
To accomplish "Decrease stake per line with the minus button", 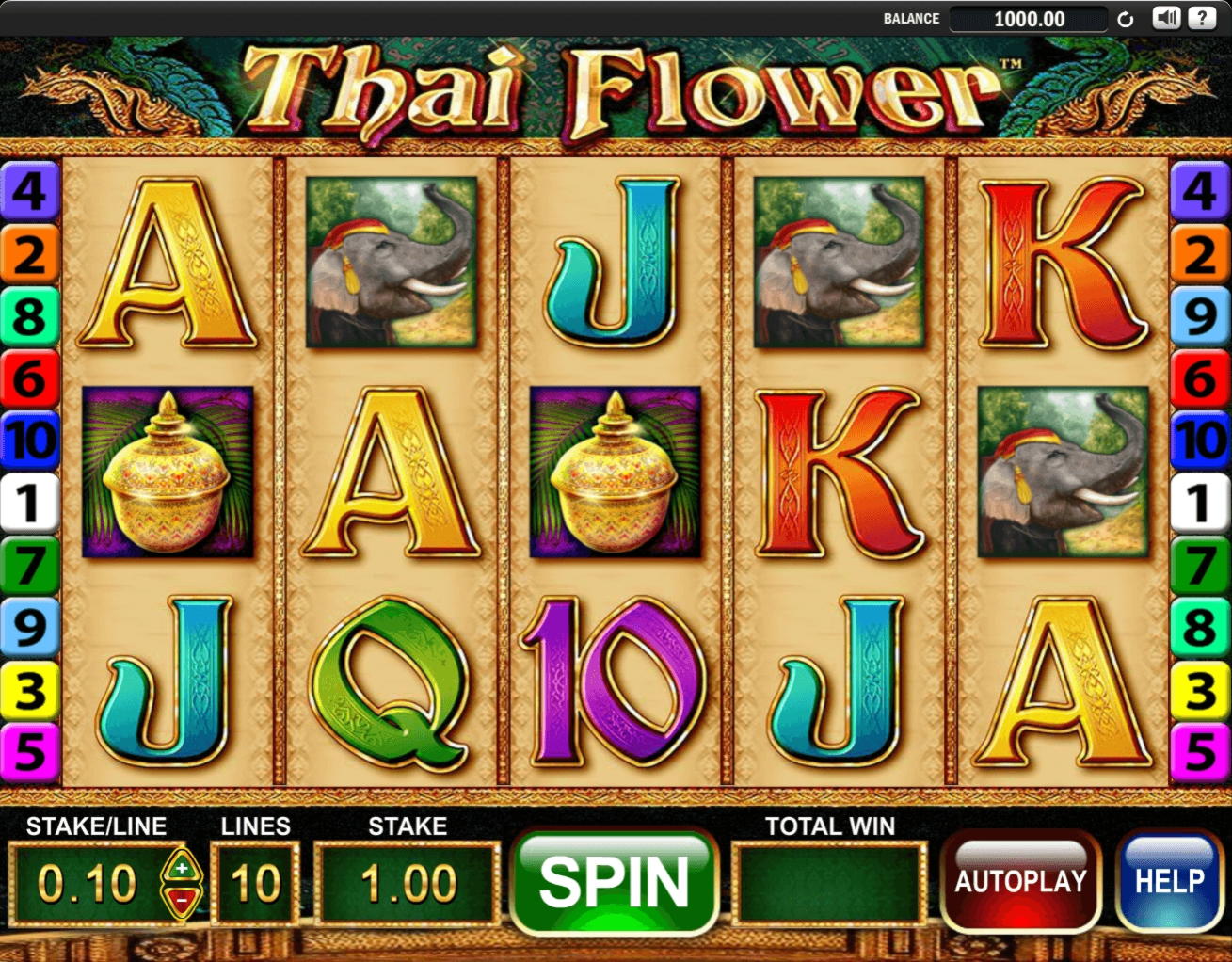I will tap(181, 900).
